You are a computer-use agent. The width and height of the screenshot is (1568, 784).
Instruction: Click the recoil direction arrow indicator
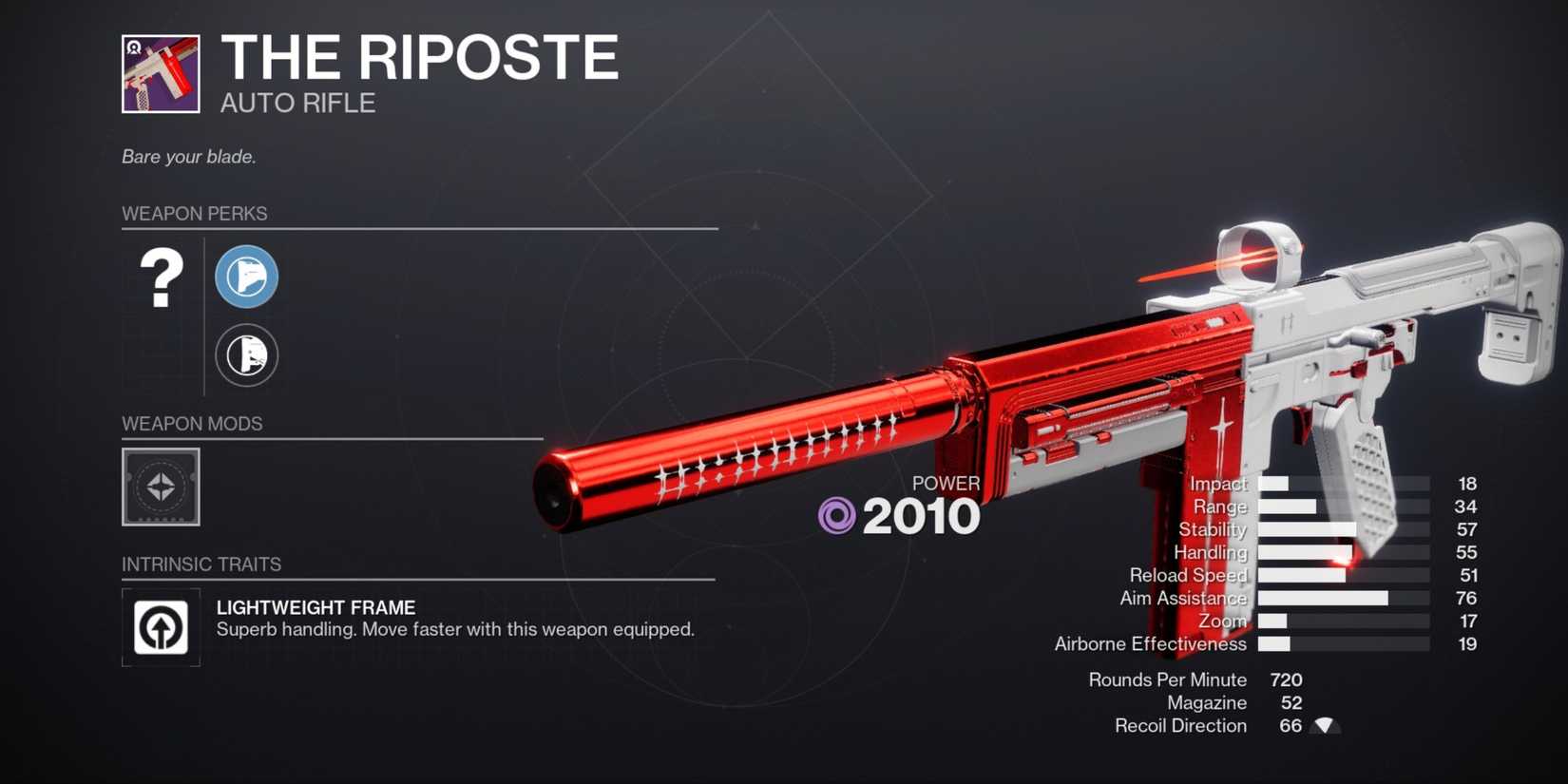(1323, 725)
